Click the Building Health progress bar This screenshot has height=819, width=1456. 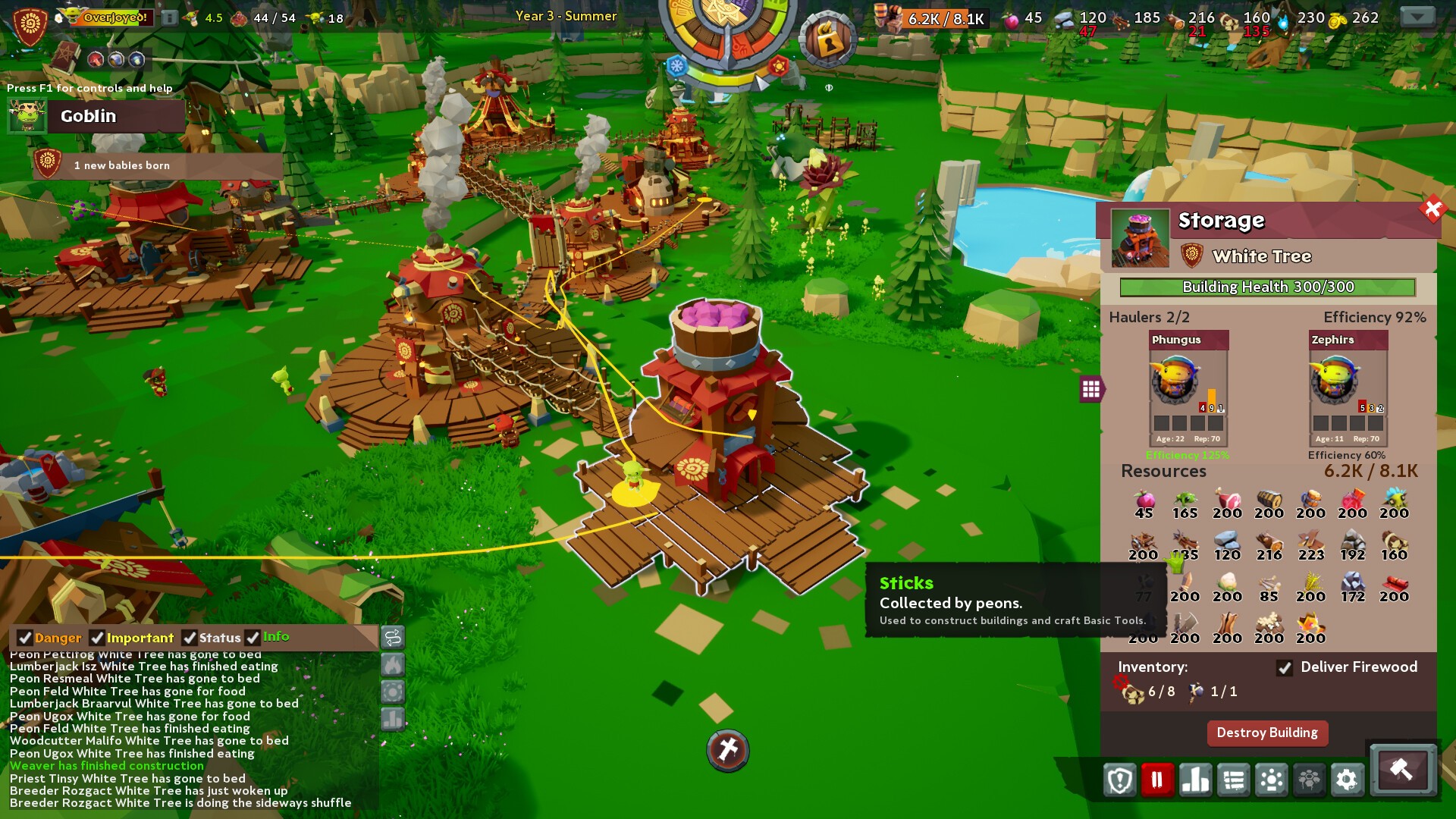(1269, 287)
